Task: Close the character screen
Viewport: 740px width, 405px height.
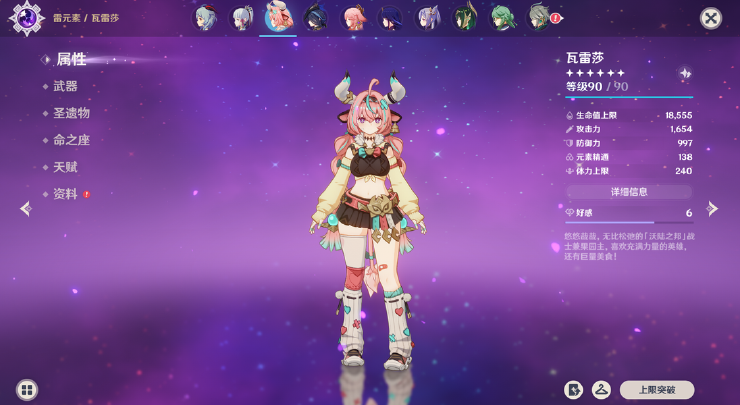Action: click(710, 18)
